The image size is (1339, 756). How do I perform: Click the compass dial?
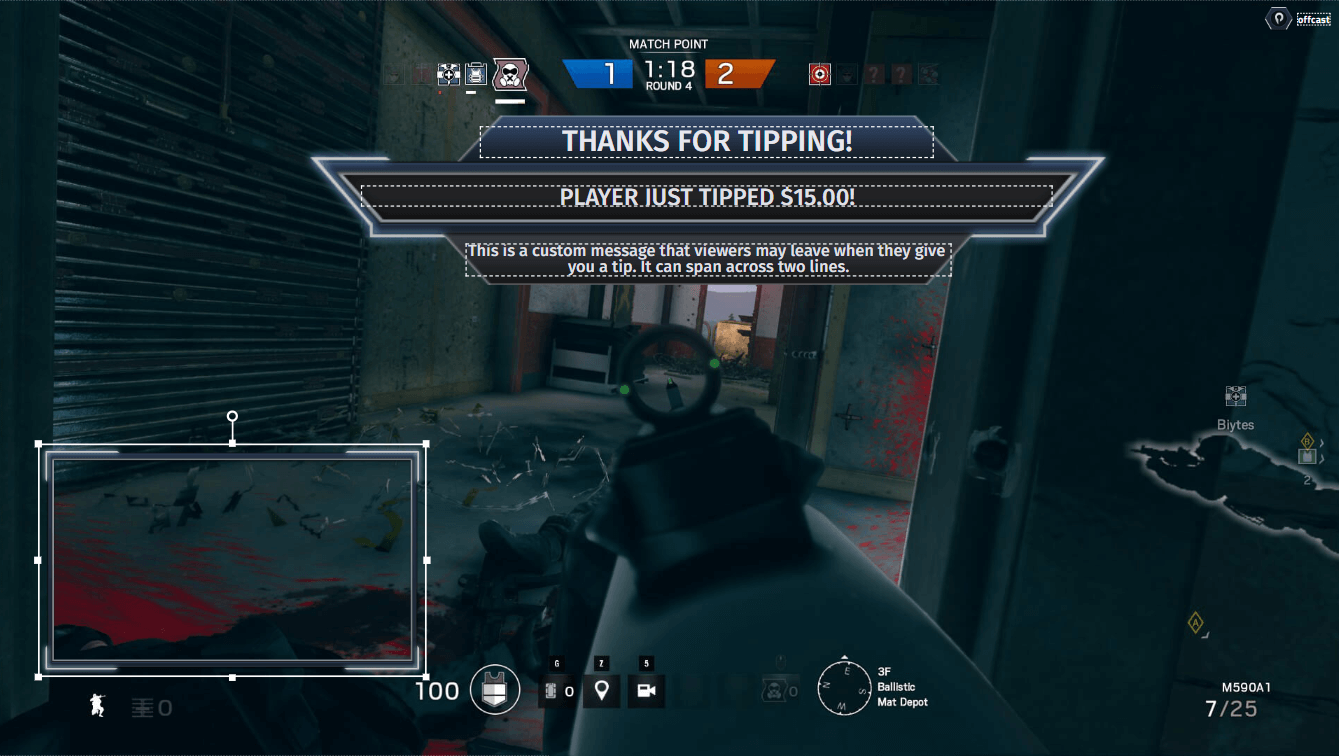point(844,689)
